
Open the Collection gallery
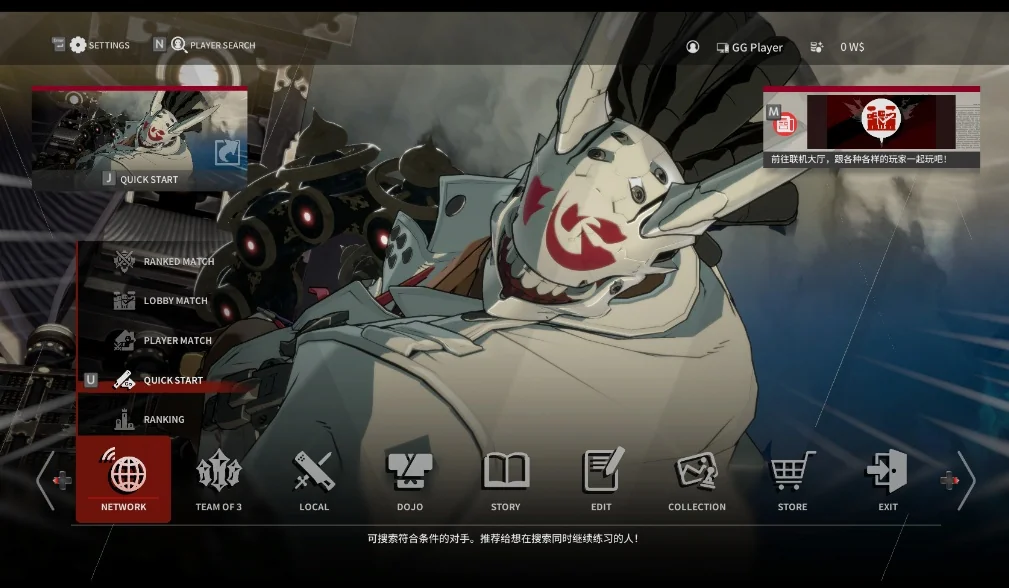pos(697,479)
